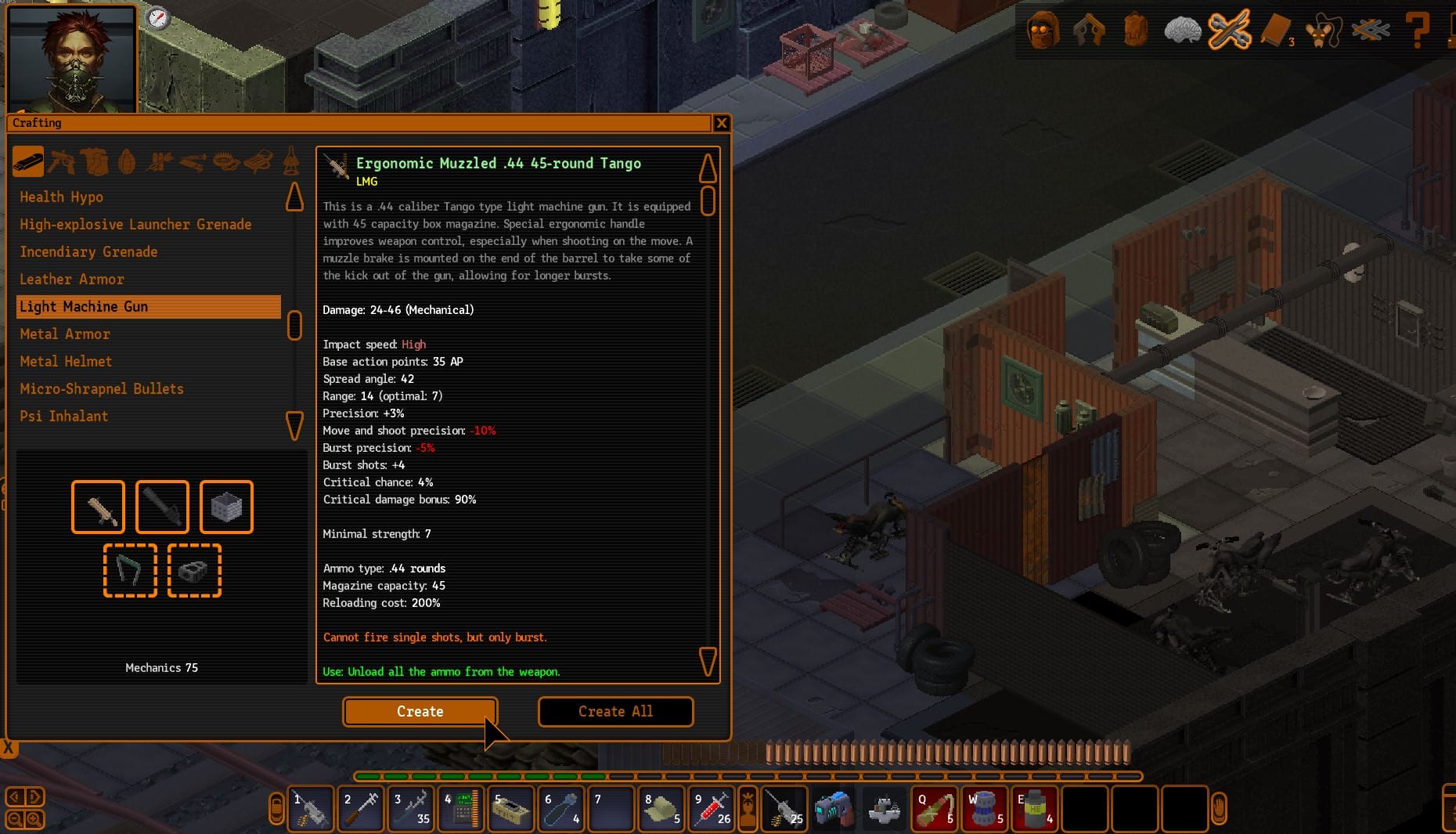The width and height of the screenshot is (1456, 834).
Task: Open the Psi Inhalant blueprint
Action: [64, 417]
